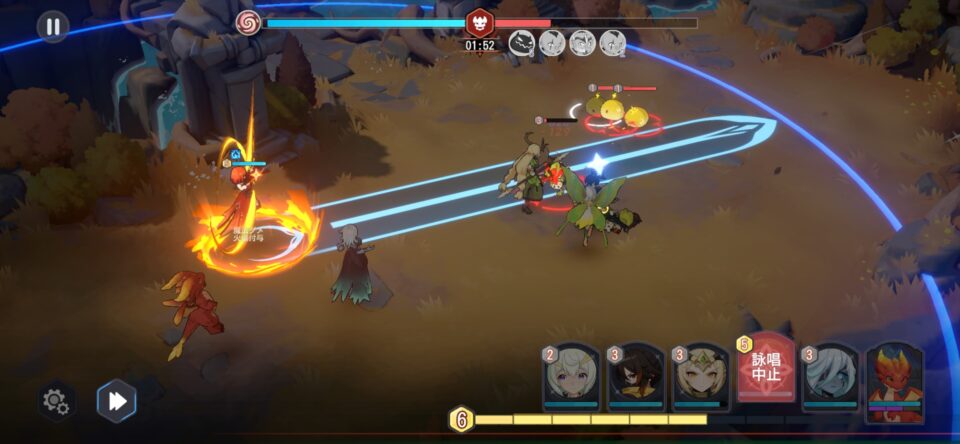This screenshot has height=444, width=960.
Task: Tap the black pumpkin enemy icon
Action: [522, 42]
